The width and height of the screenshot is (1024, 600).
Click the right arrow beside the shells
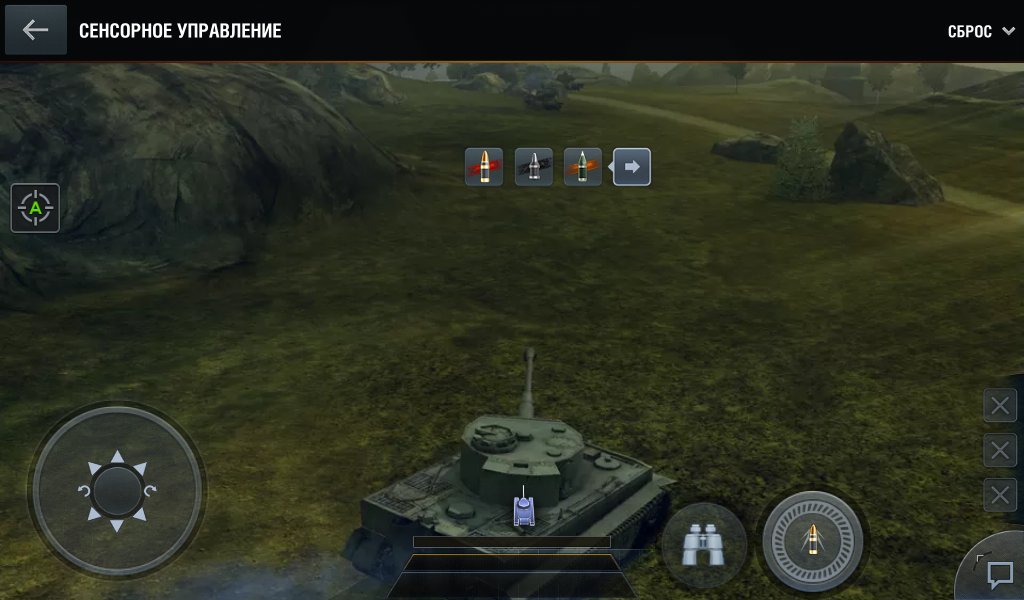[632, 167]
